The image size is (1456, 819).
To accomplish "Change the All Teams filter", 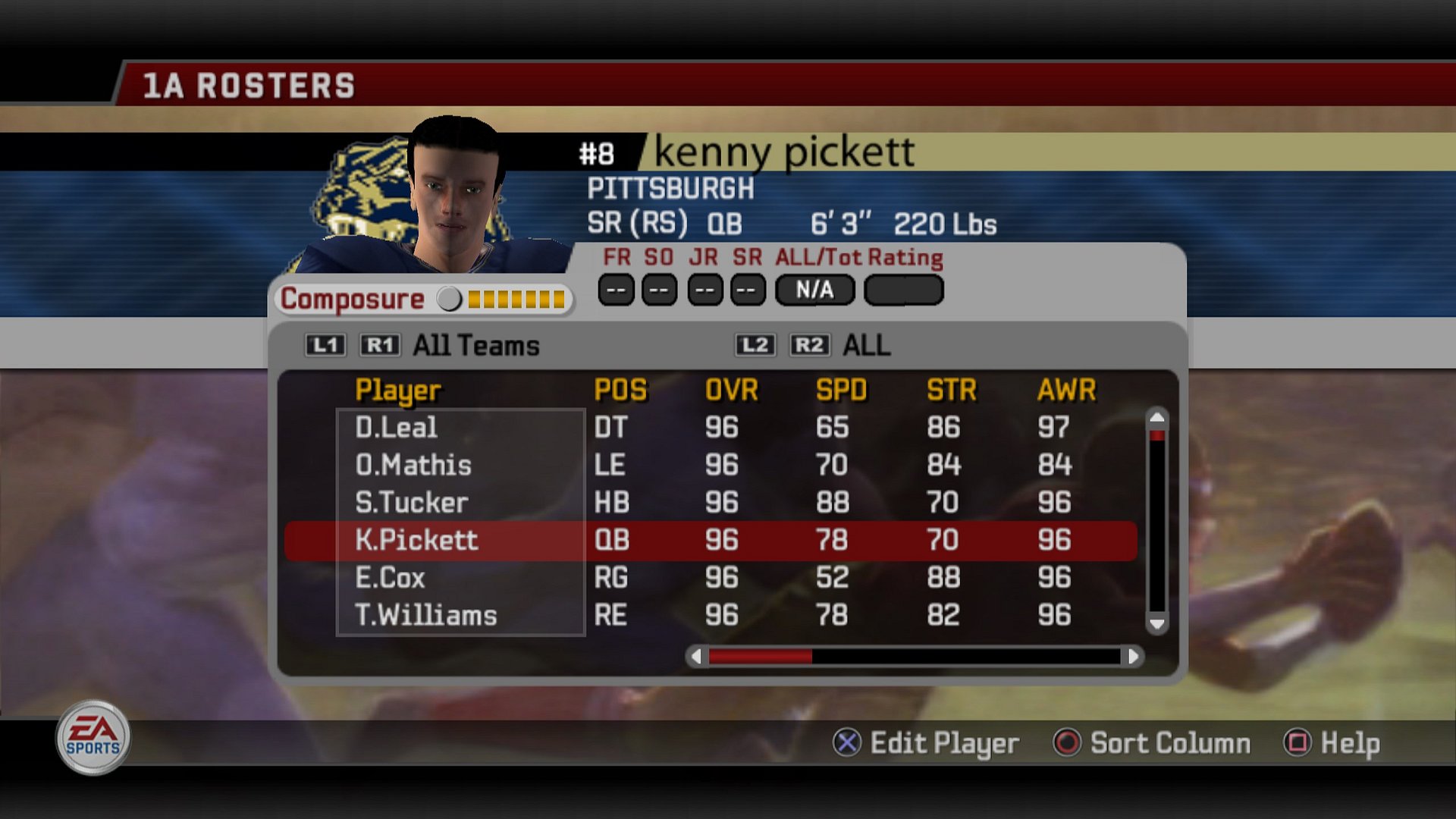I will point(475,346).
